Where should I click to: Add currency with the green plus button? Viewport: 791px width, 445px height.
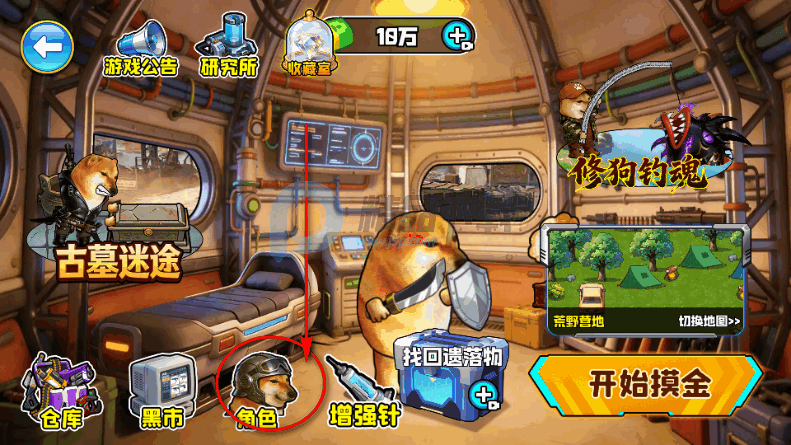click(459, 38)
